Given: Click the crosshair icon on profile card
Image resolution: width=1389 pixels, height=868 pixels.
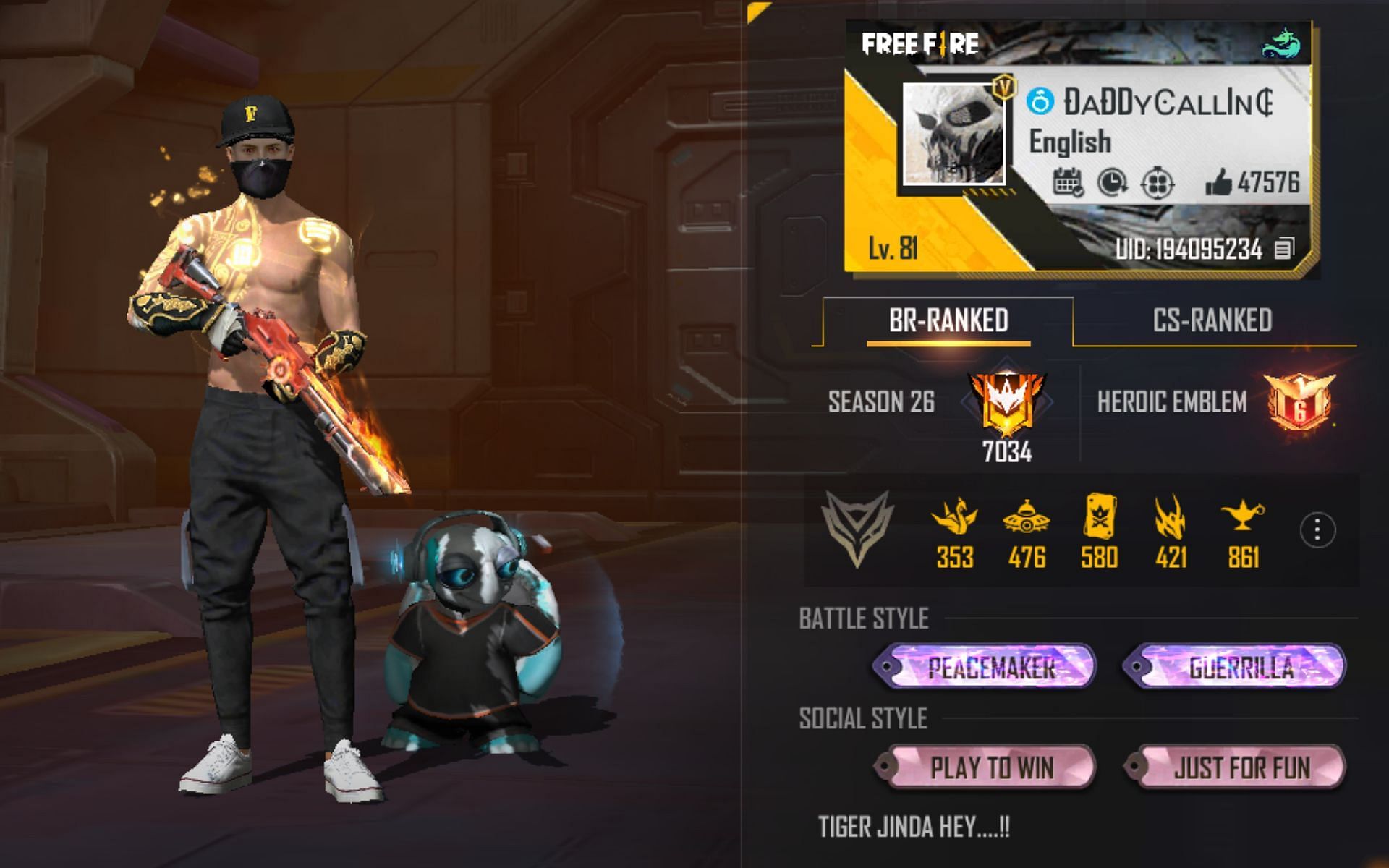Looking at the screenshot, I should pos(1157,183).
